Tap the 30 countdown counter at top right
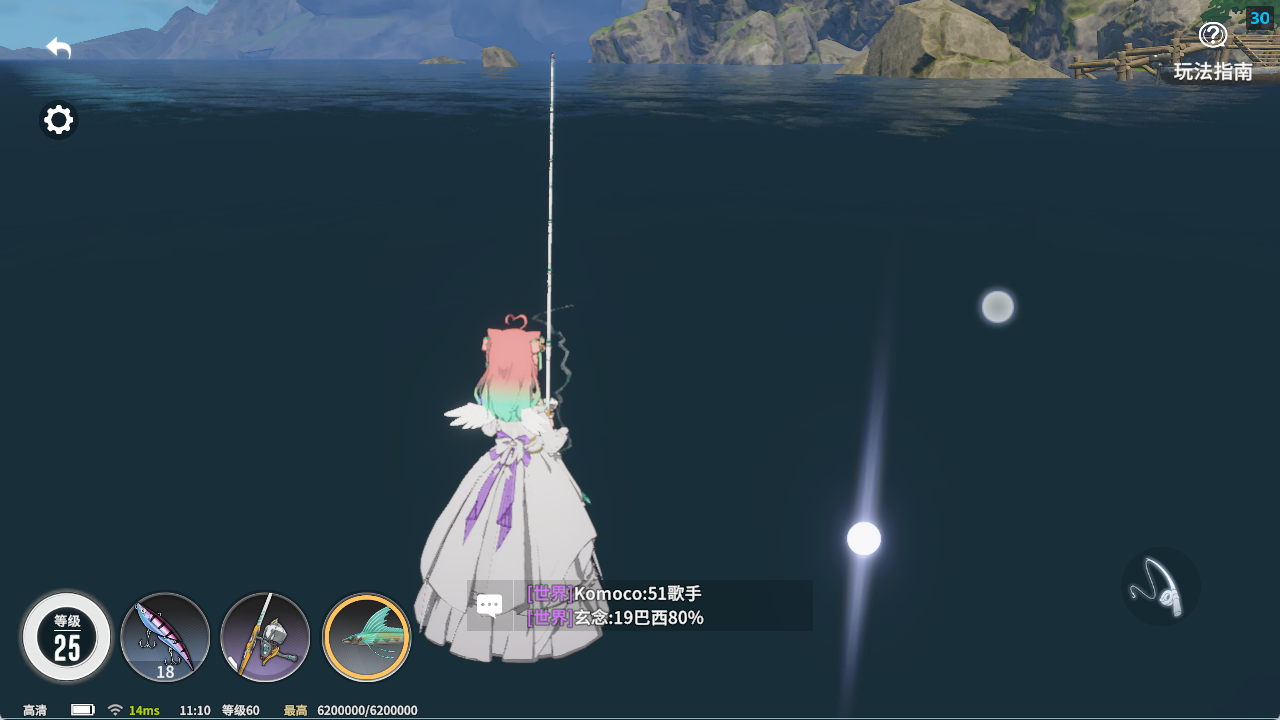 [x=1260, y=17]
